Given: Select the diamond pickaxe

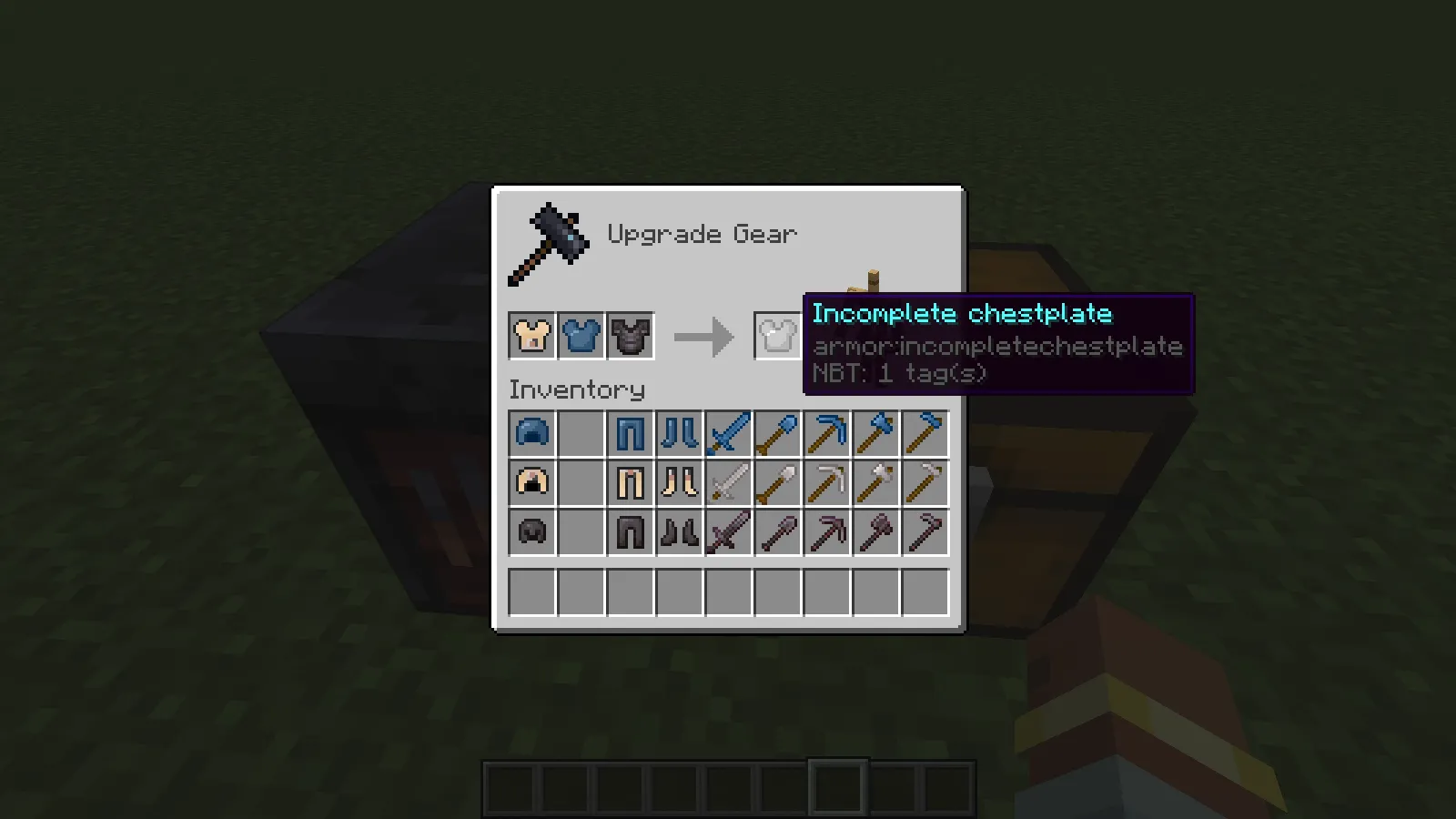Looking at the screenshot, I should [x=827, y=433].
